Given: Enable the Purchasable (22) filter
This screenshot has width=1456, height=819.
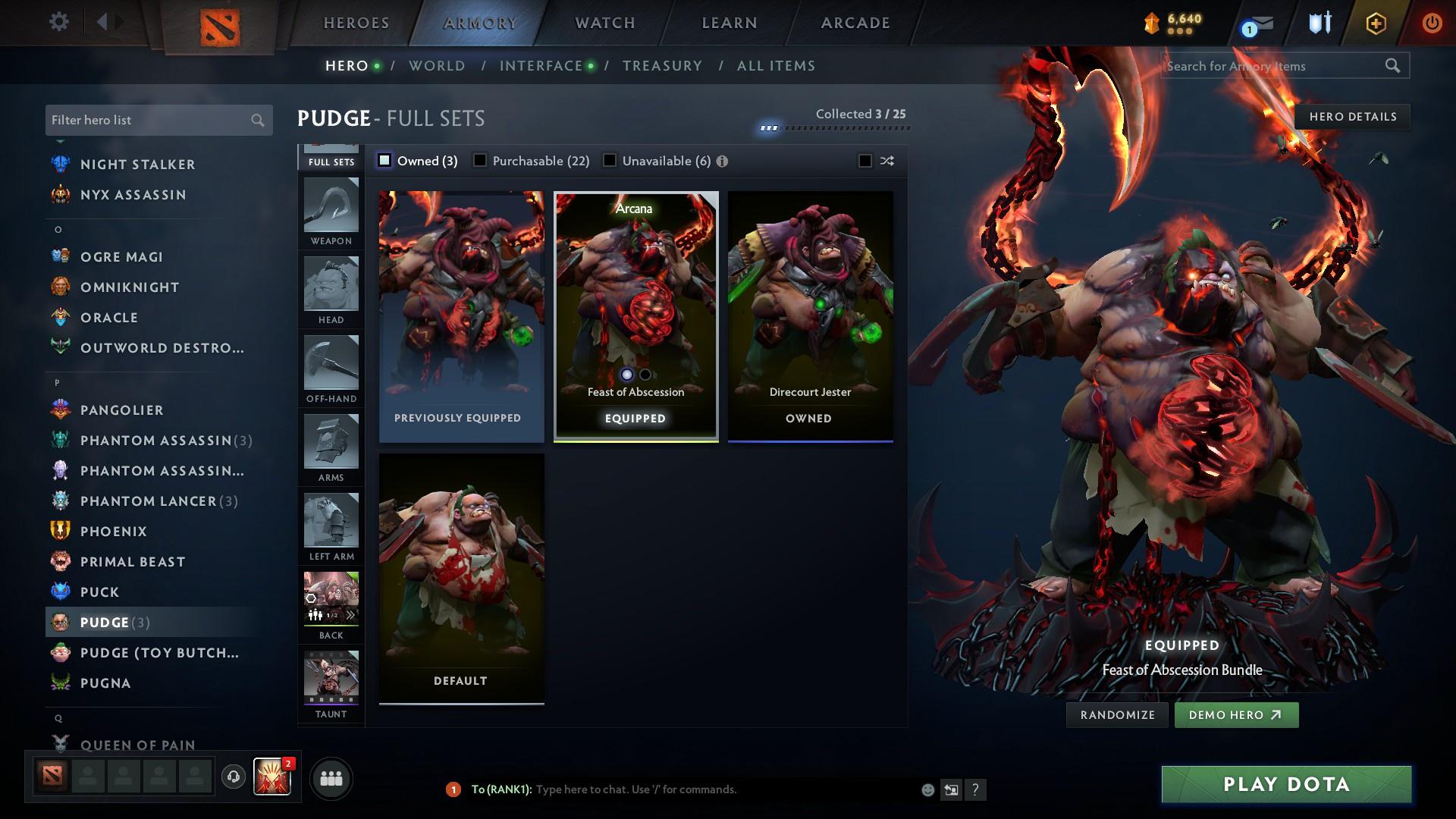Looking at the screenshot, I should tap(479, 160).
